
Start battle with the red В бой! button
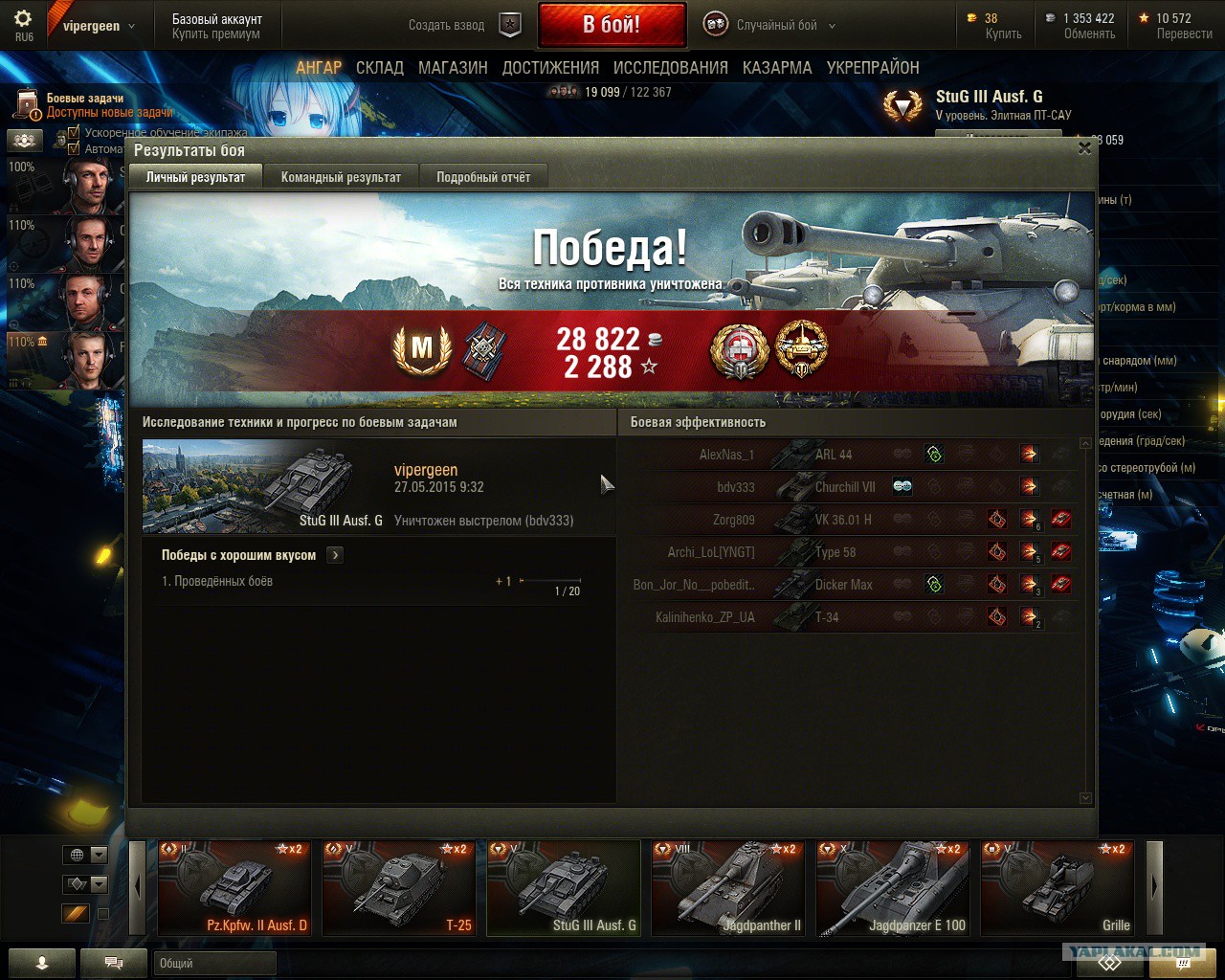point(612,25)
